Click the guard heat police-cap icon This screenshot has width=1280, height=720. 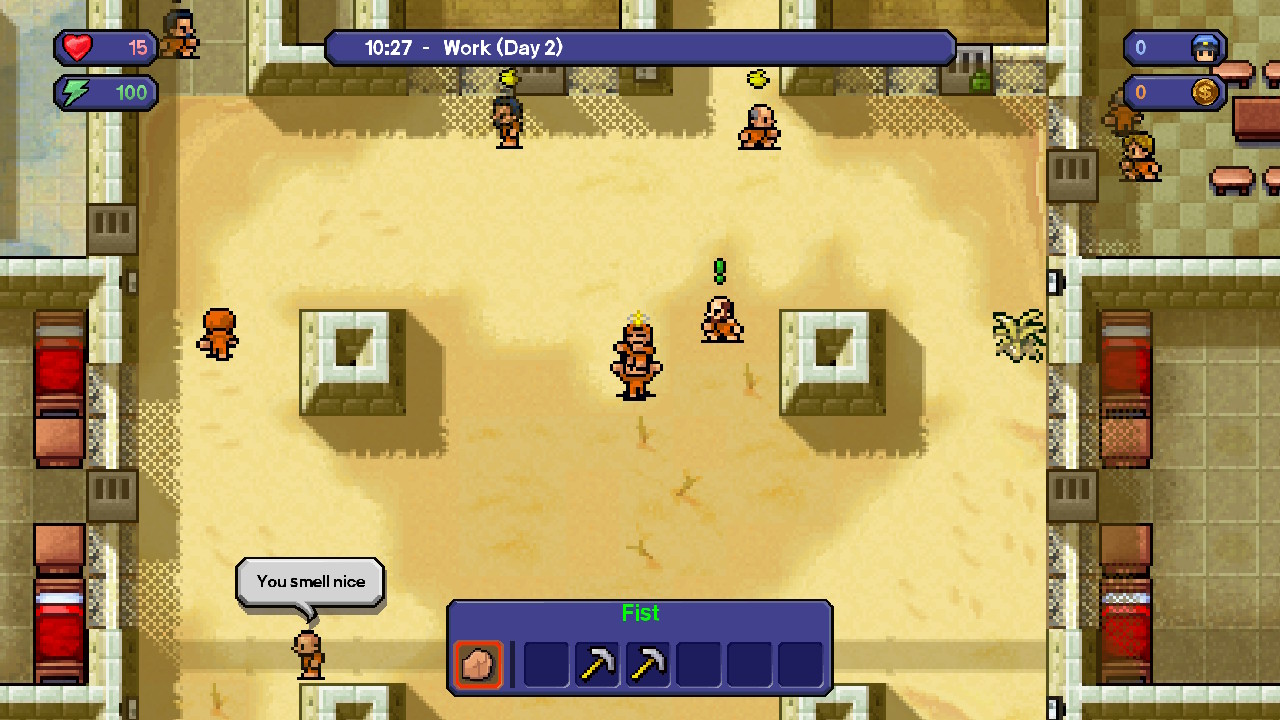pyautogui.click(x=1204, y=47)
